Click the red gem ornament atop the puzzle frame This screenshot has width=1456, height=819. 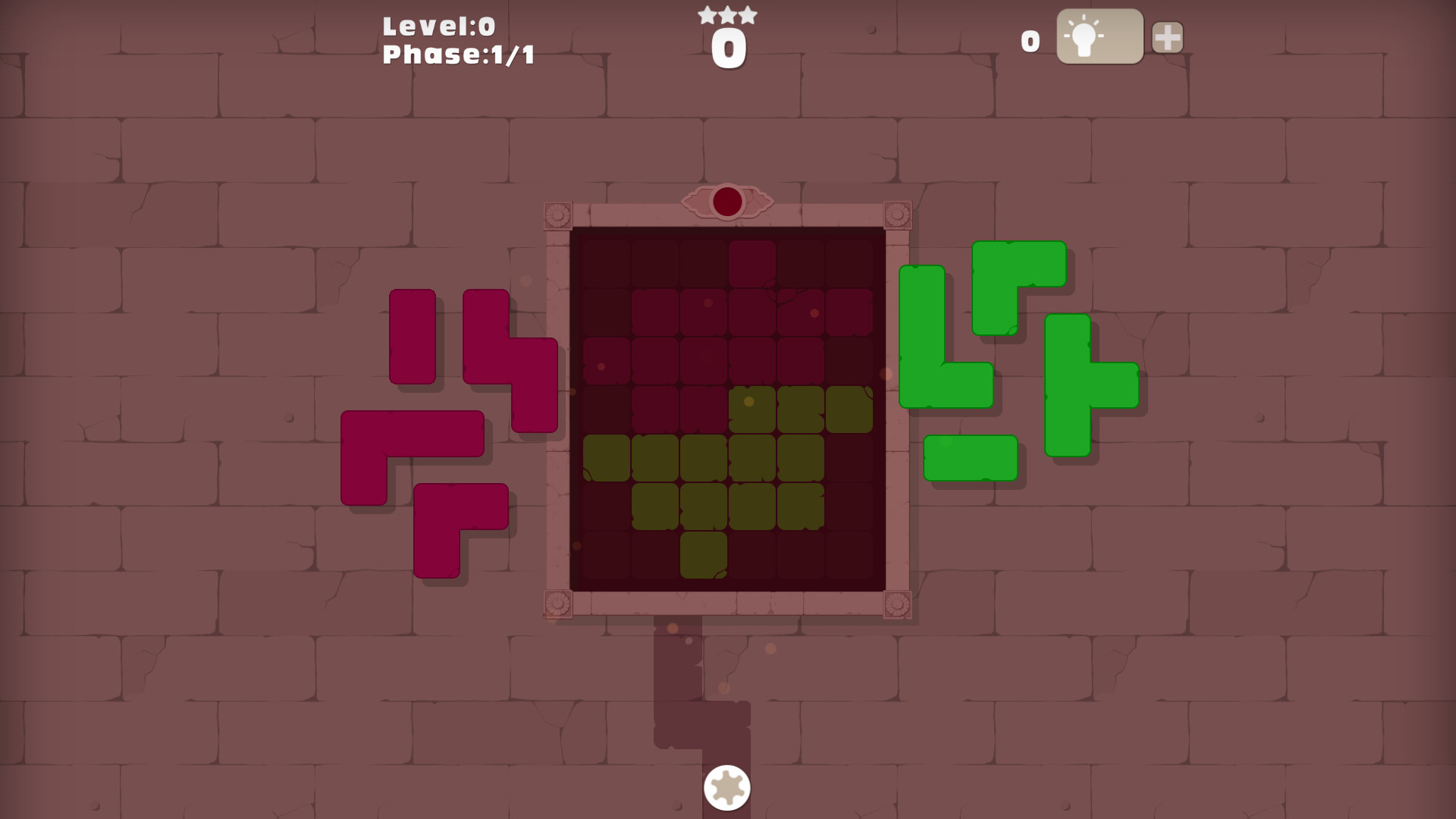pyautogui.click(x=727, y=200)
